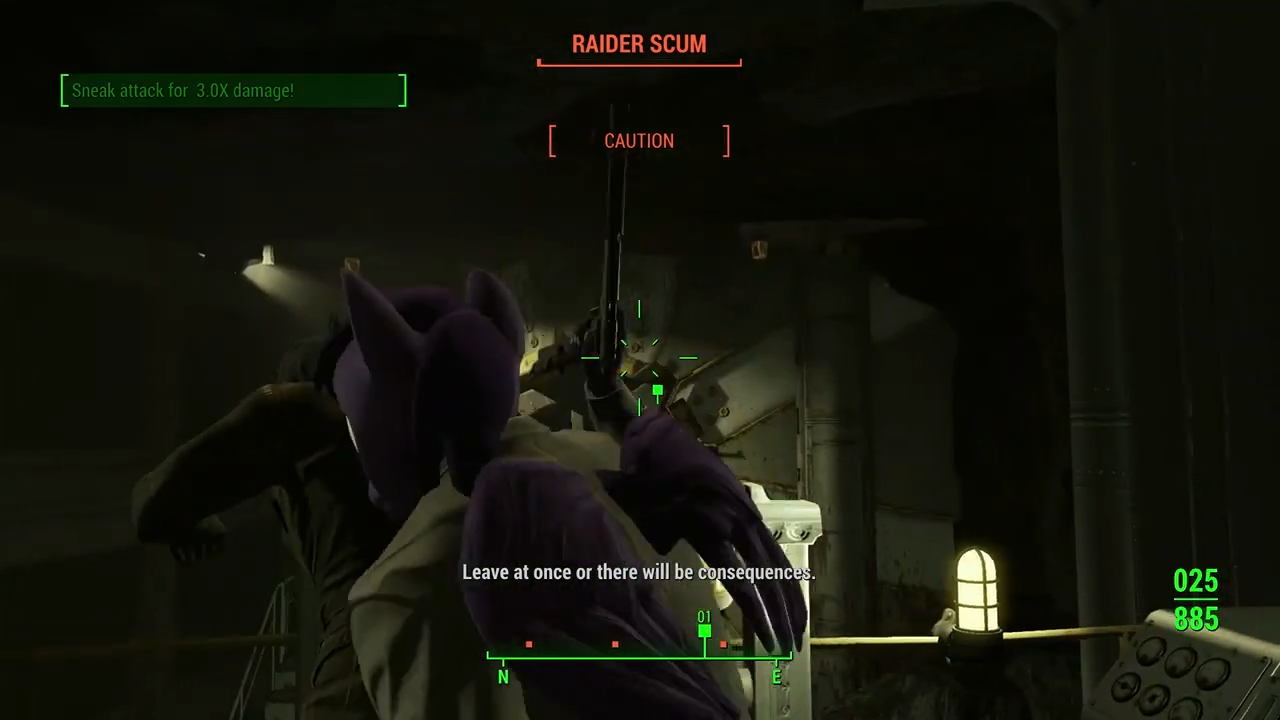The height and width of the screenshot is (720, 1280).
Task: Click the compass bar
Action: click(x=639, y=656)
